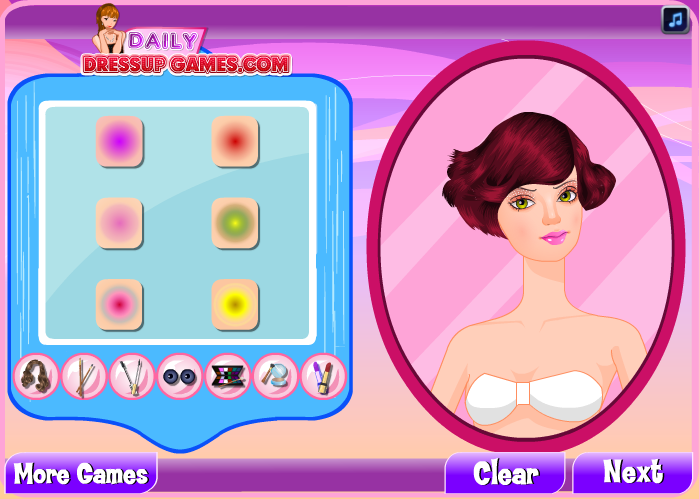699x499 pixels.
Task: Toggle the music note sound button
Action: pos(674,20)
